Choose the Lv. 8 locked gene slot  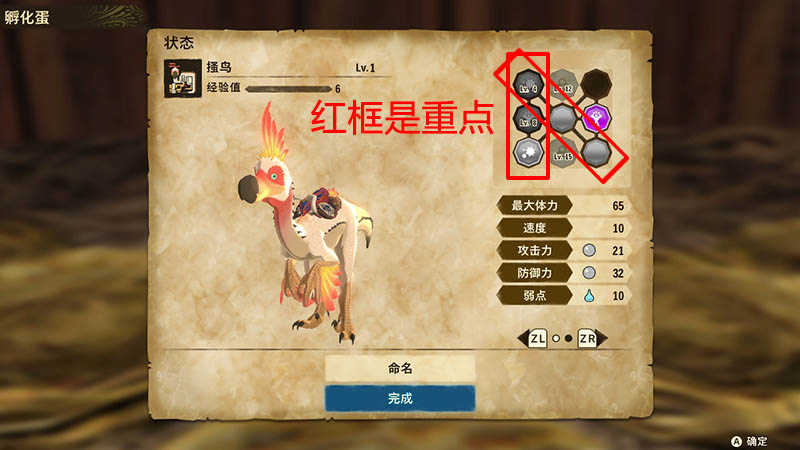tap(529, 118)
